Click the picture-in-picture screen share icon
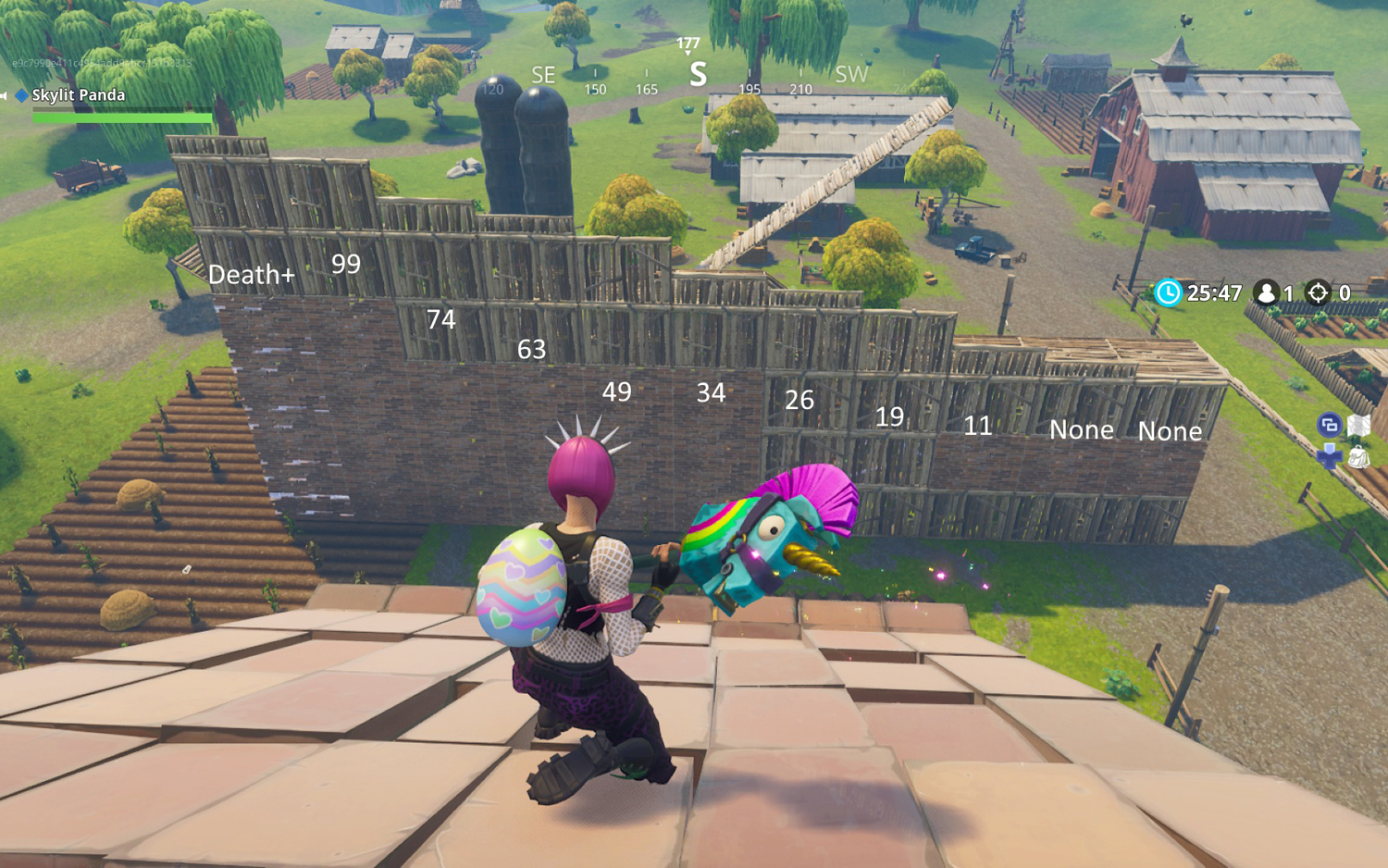1388x868 pixels. [x=1330, y=425]
